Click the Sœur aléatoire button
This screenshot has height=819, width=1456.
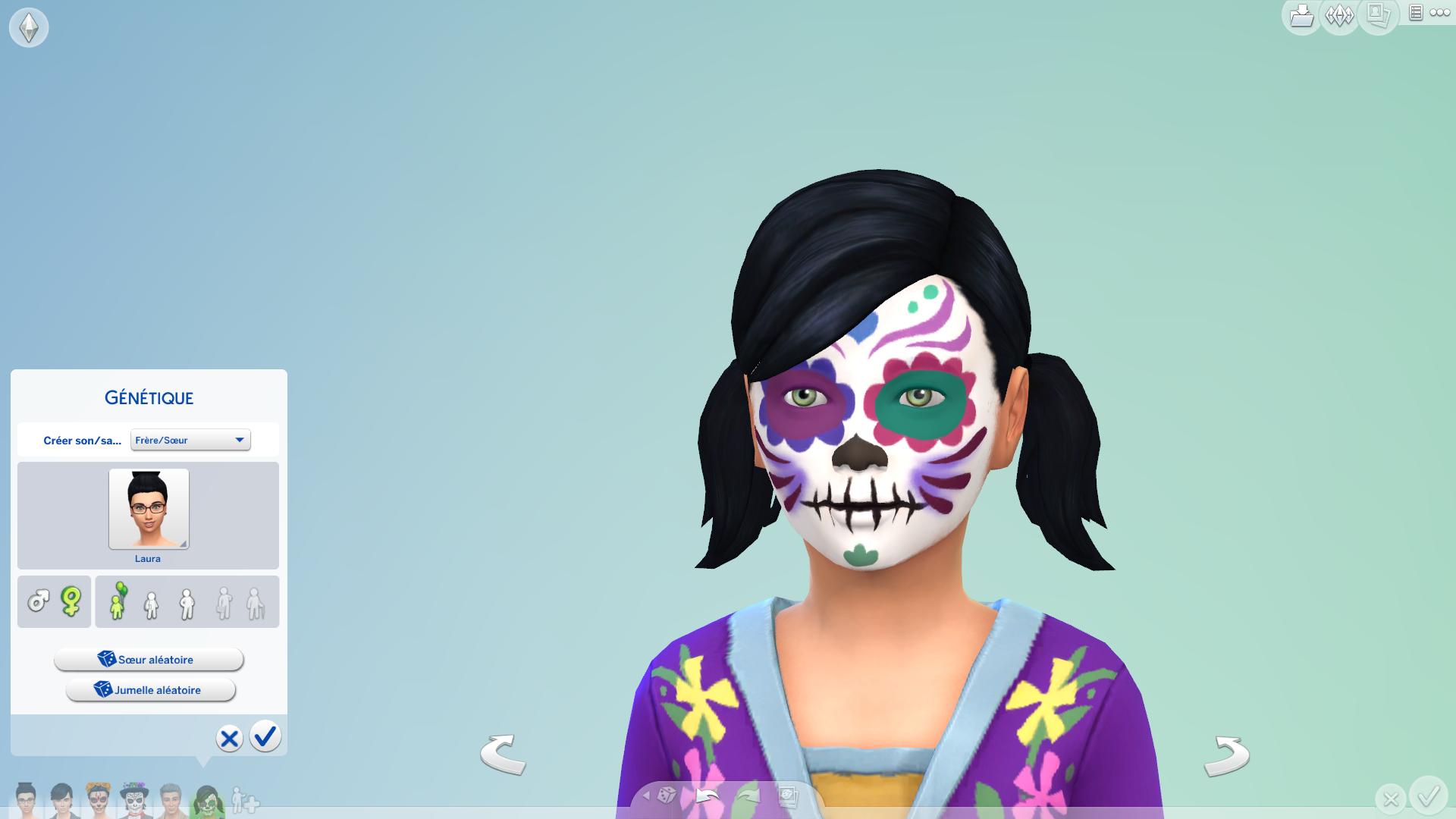(149, 660)
